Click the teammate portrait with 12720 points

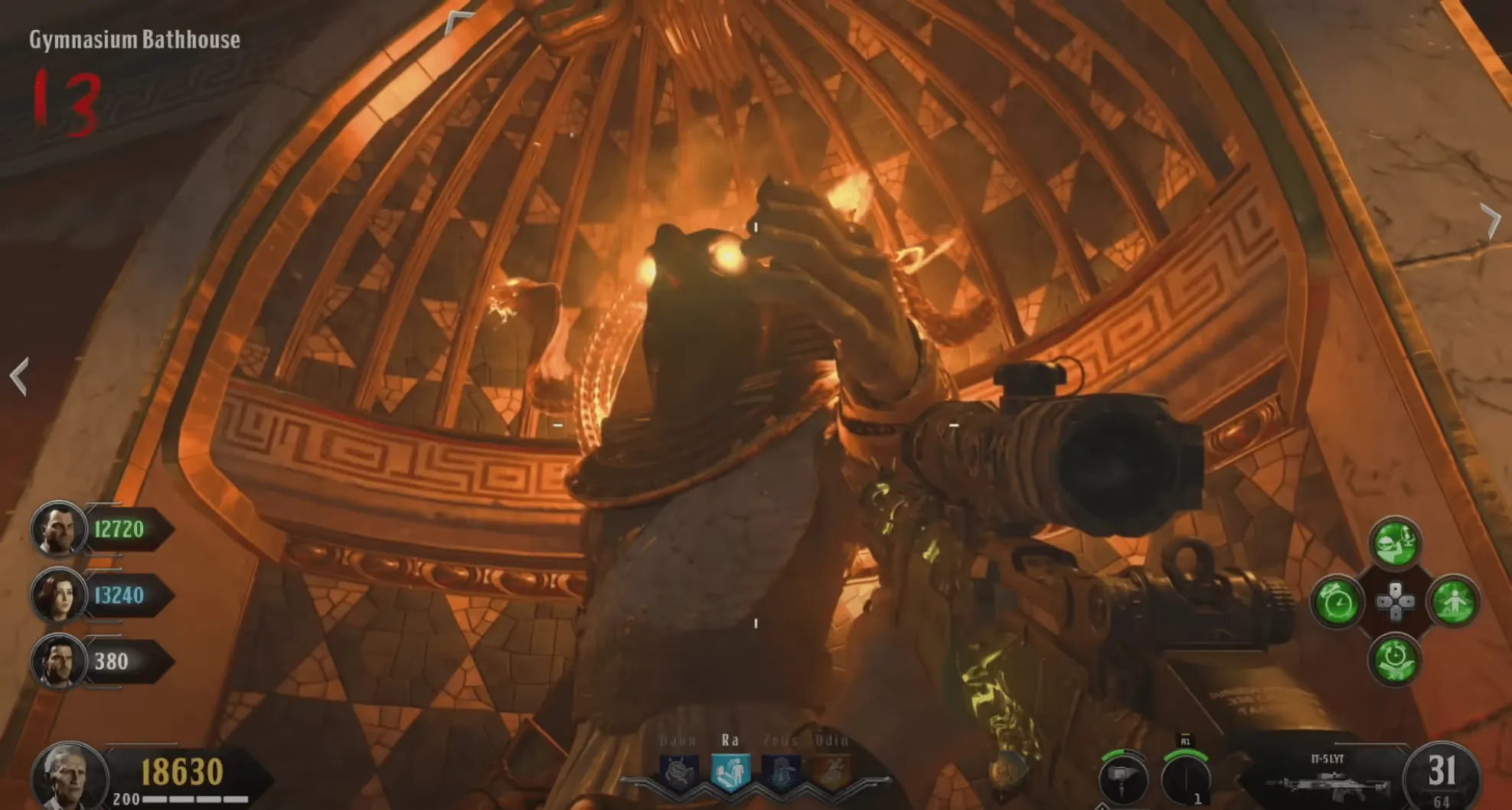coord(57,528)
